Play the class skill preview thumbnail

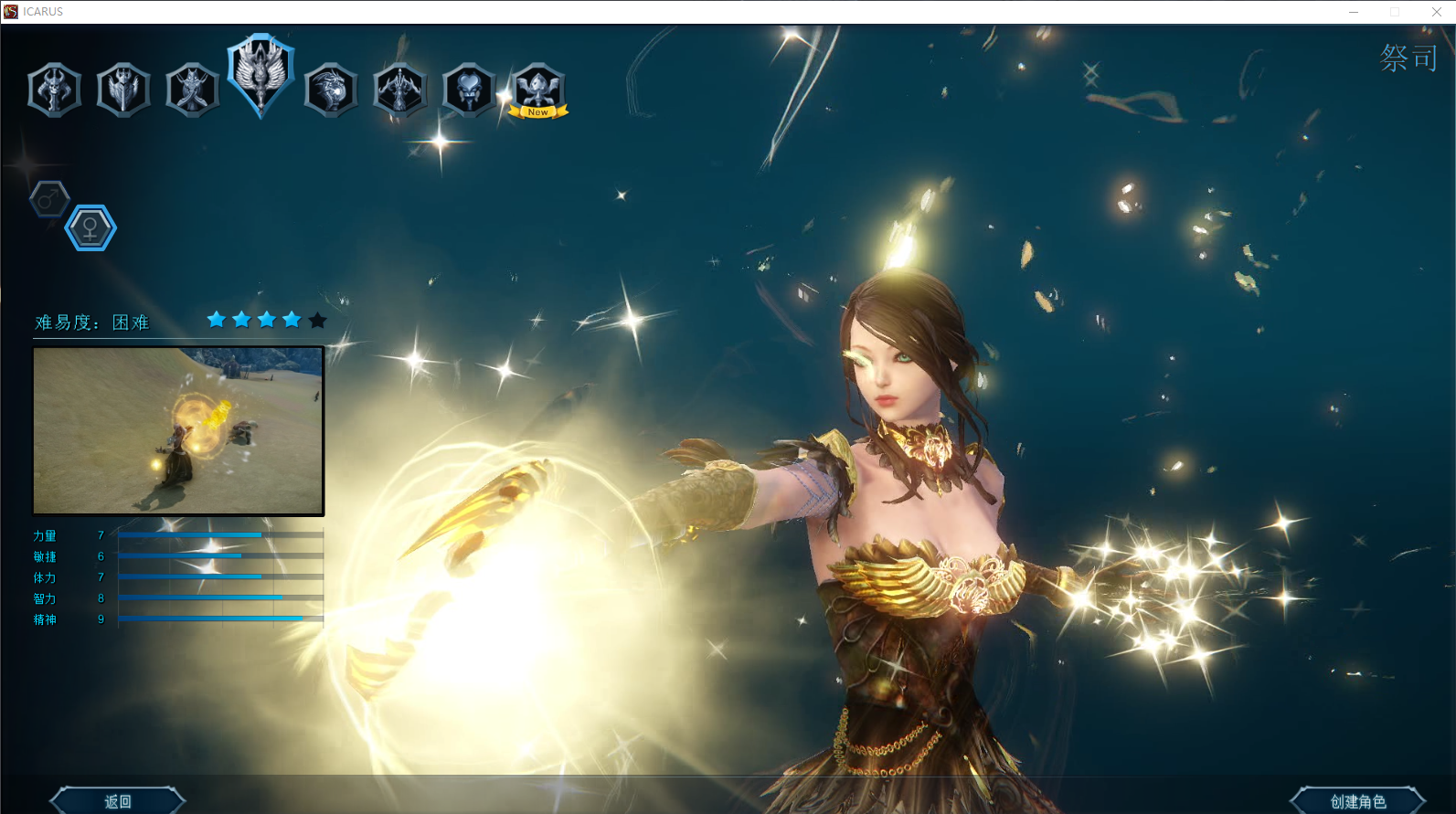click(x=178, y=430)
